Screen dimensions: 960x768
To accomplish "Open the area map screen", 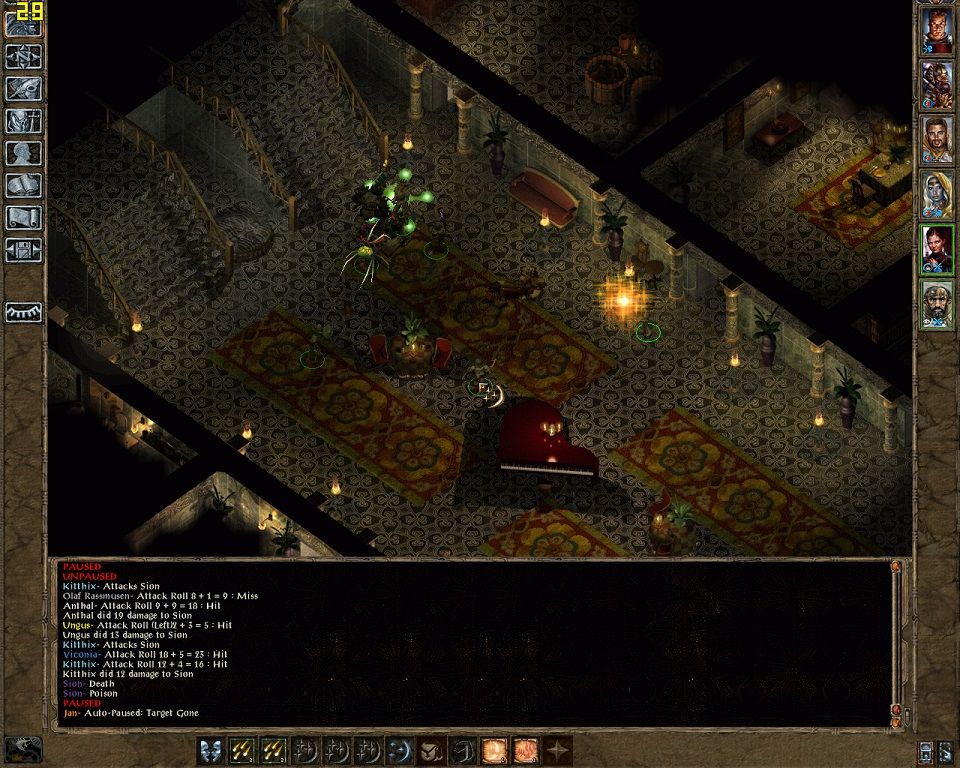I will 23,57.
